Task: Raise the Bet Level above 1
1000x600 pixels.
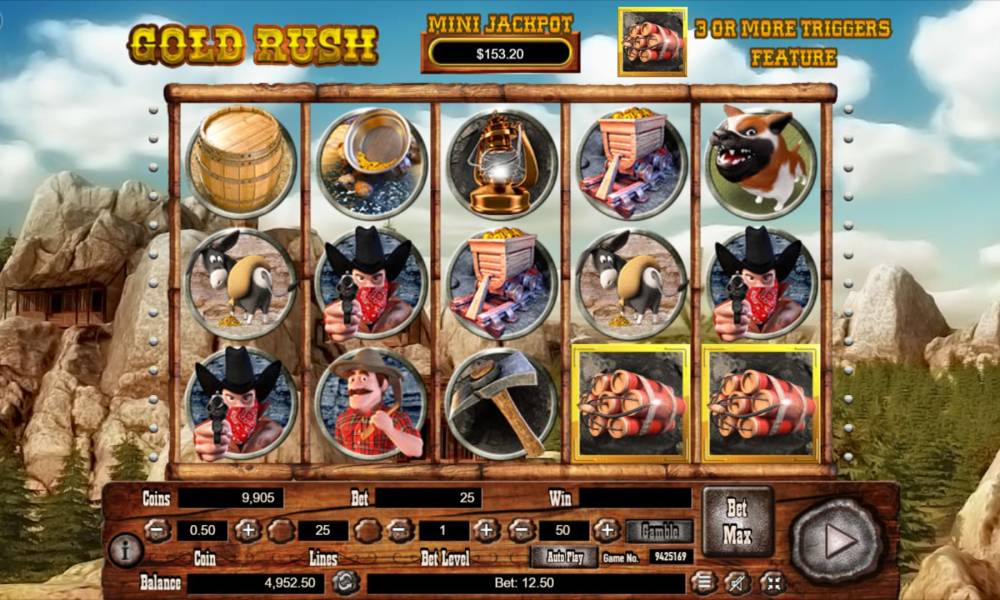Action: click(486, 531)
